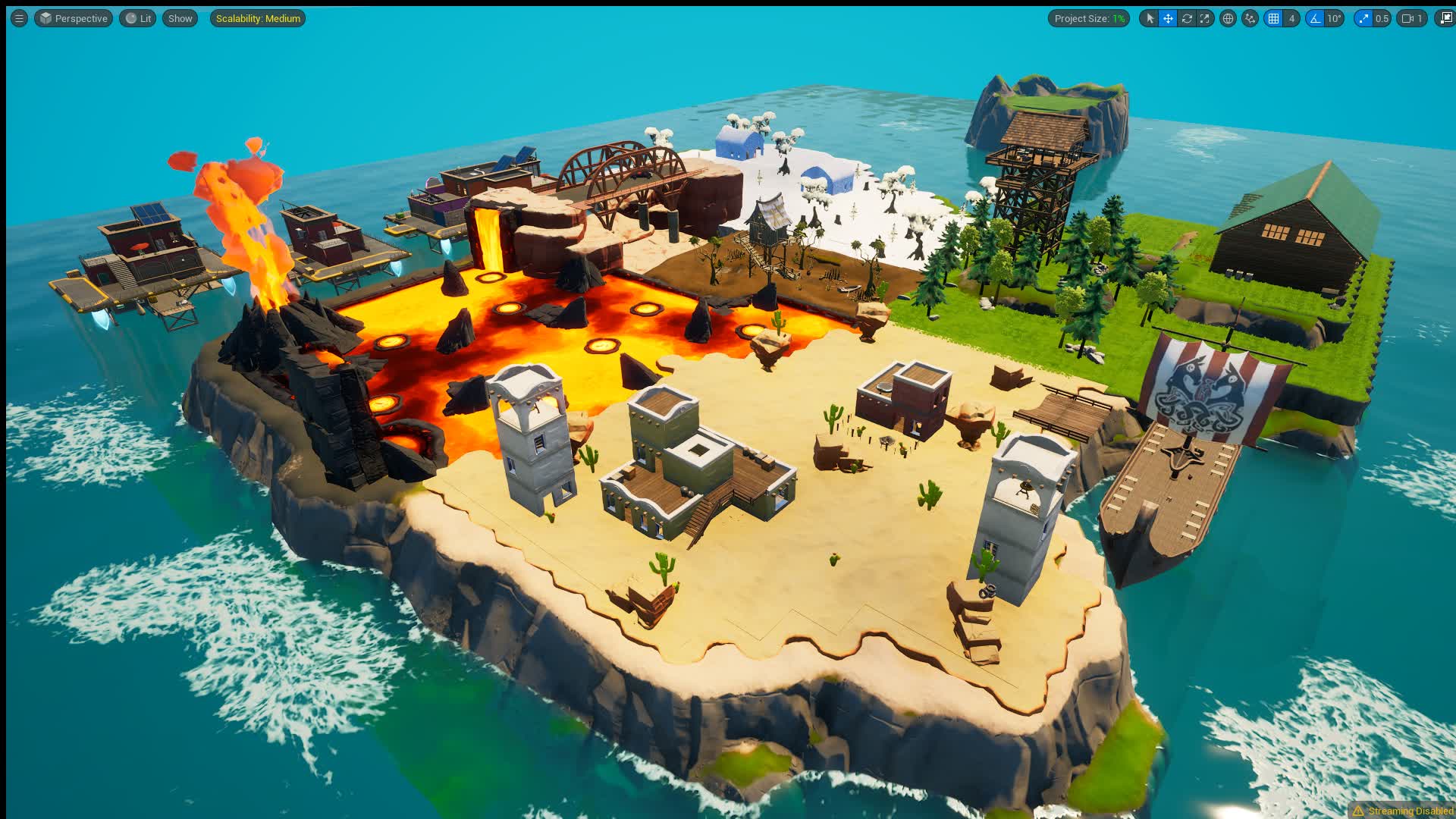Viewport: 1456px width, 819px height.
Task: Click the maximize viewport icon
Action: coord(1444,18)
